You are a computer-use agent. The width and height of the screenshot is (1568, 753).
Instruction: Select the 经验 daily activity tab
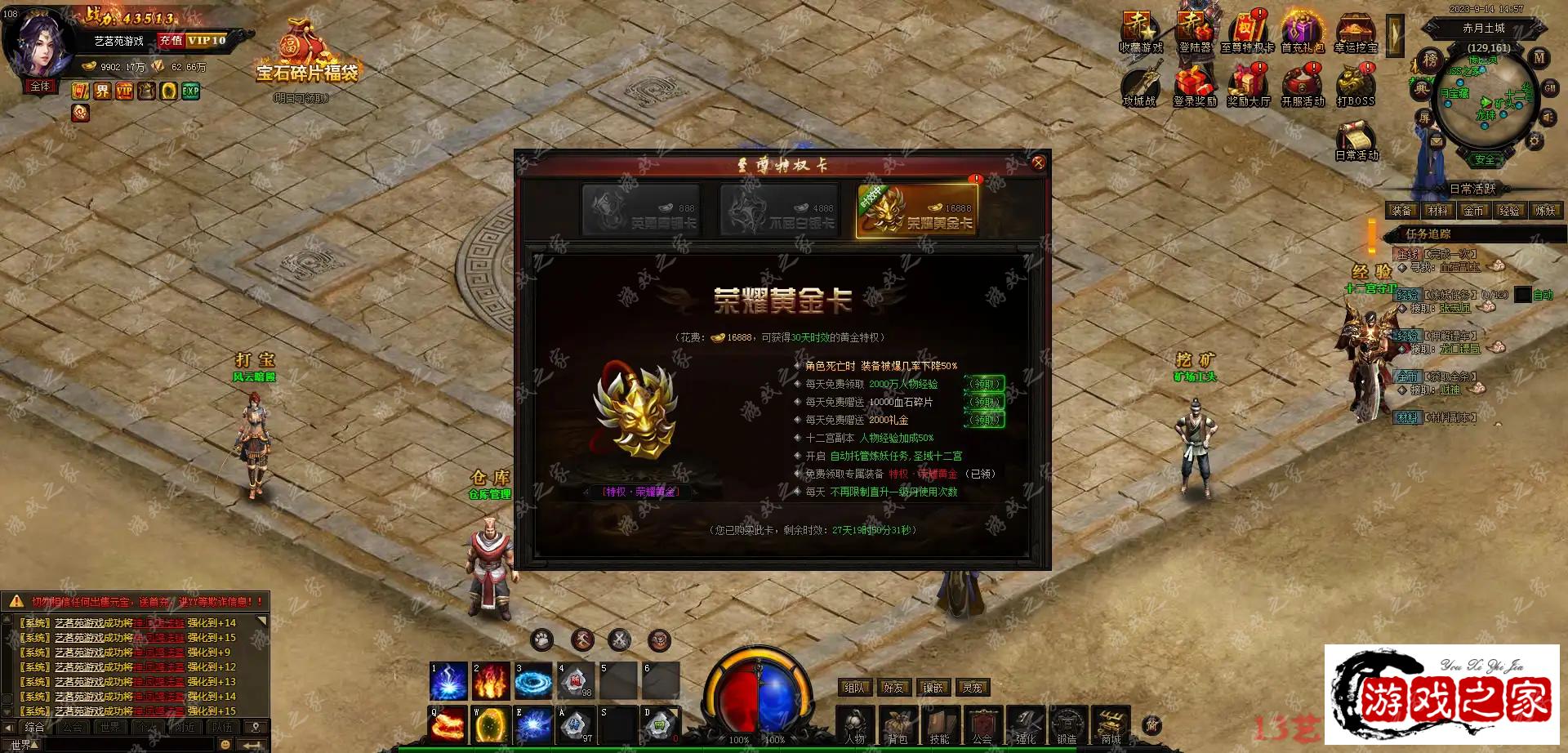pos(1509,211)
